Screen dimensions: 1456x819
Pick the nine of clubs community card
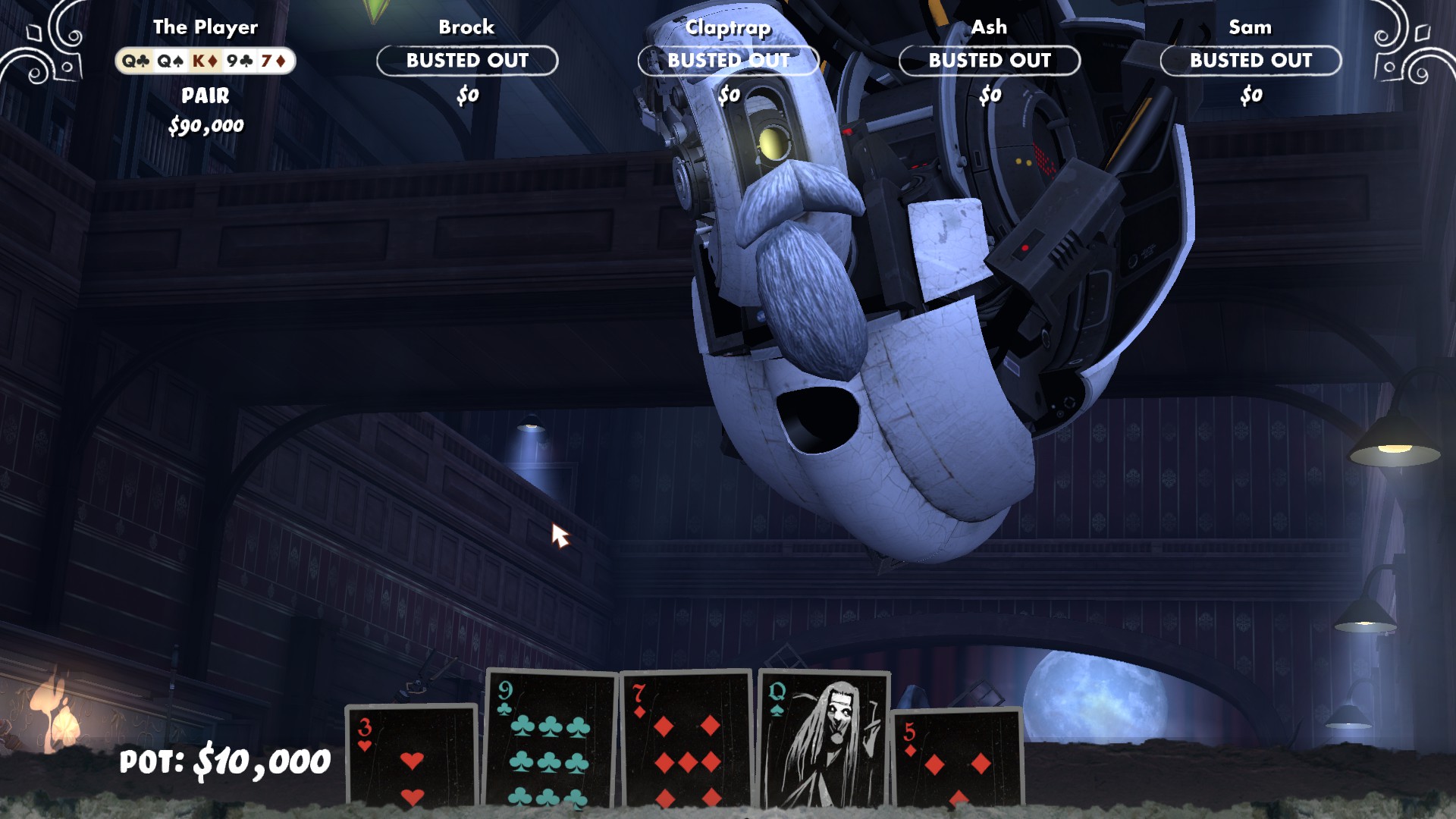tap(551, 739)
